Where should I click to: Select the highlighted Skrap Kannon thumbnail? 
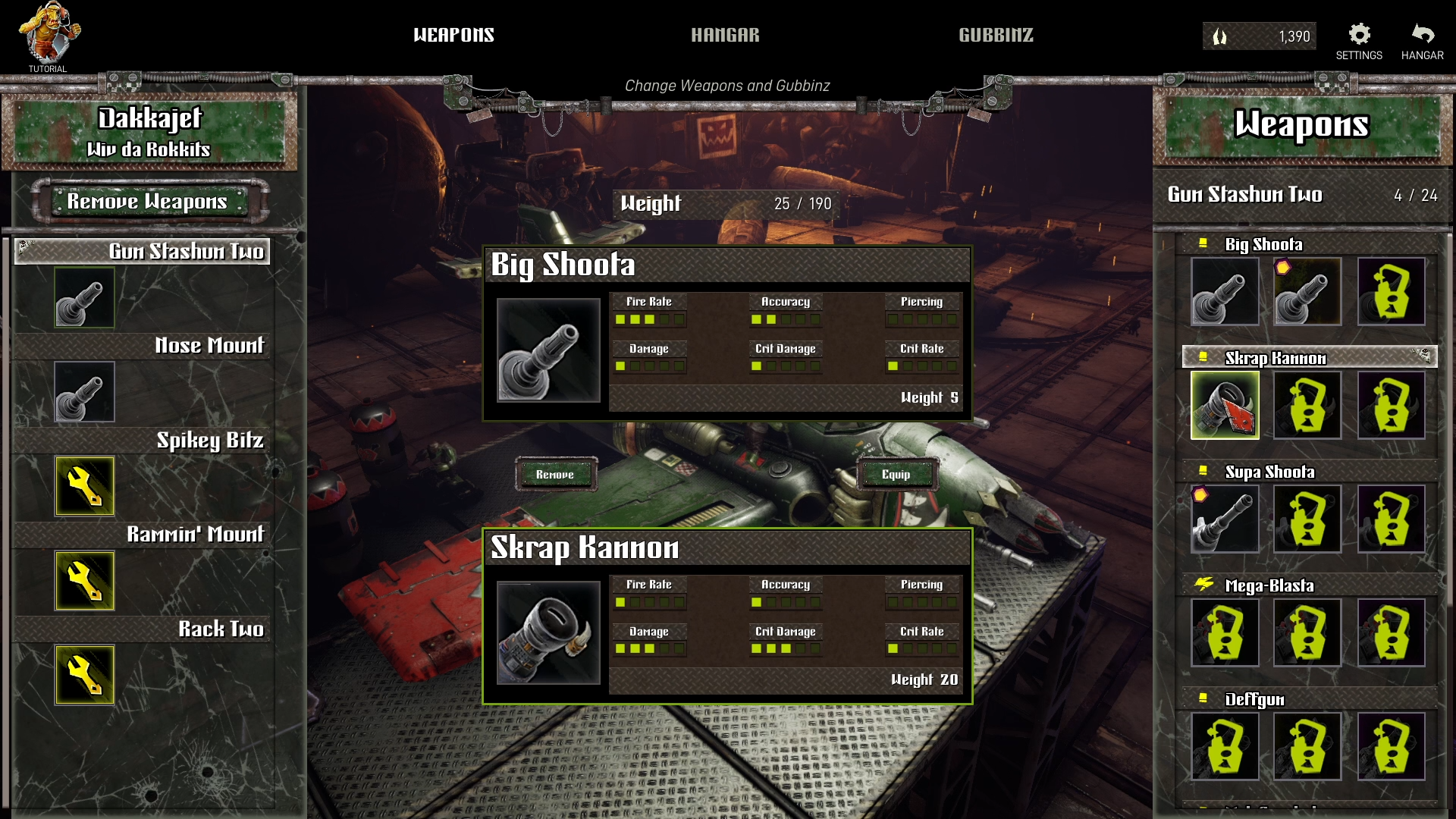[1225, 405]
